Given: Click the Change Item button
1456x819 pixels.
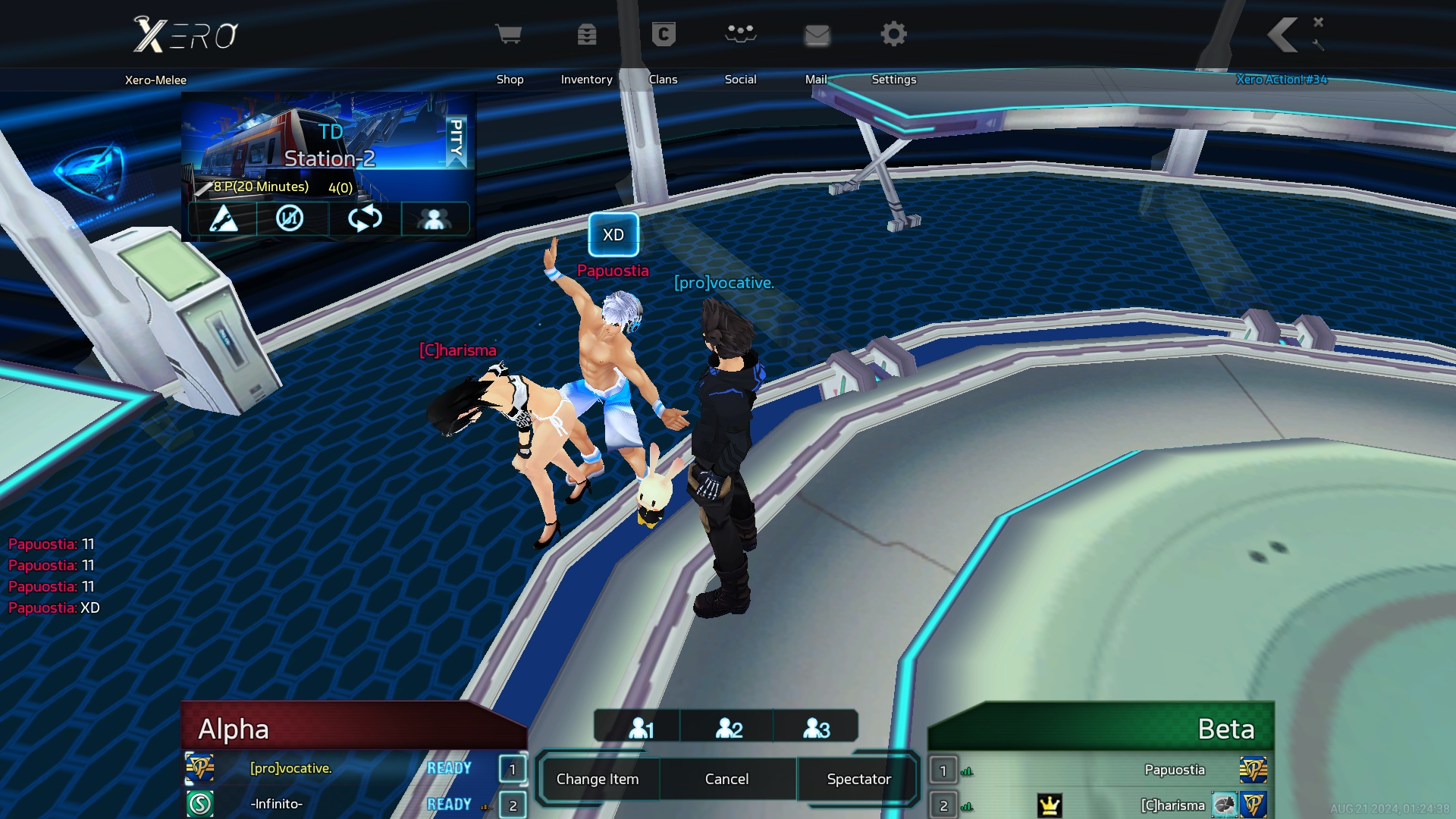Looking at the screenshot, I should point(598,779).
